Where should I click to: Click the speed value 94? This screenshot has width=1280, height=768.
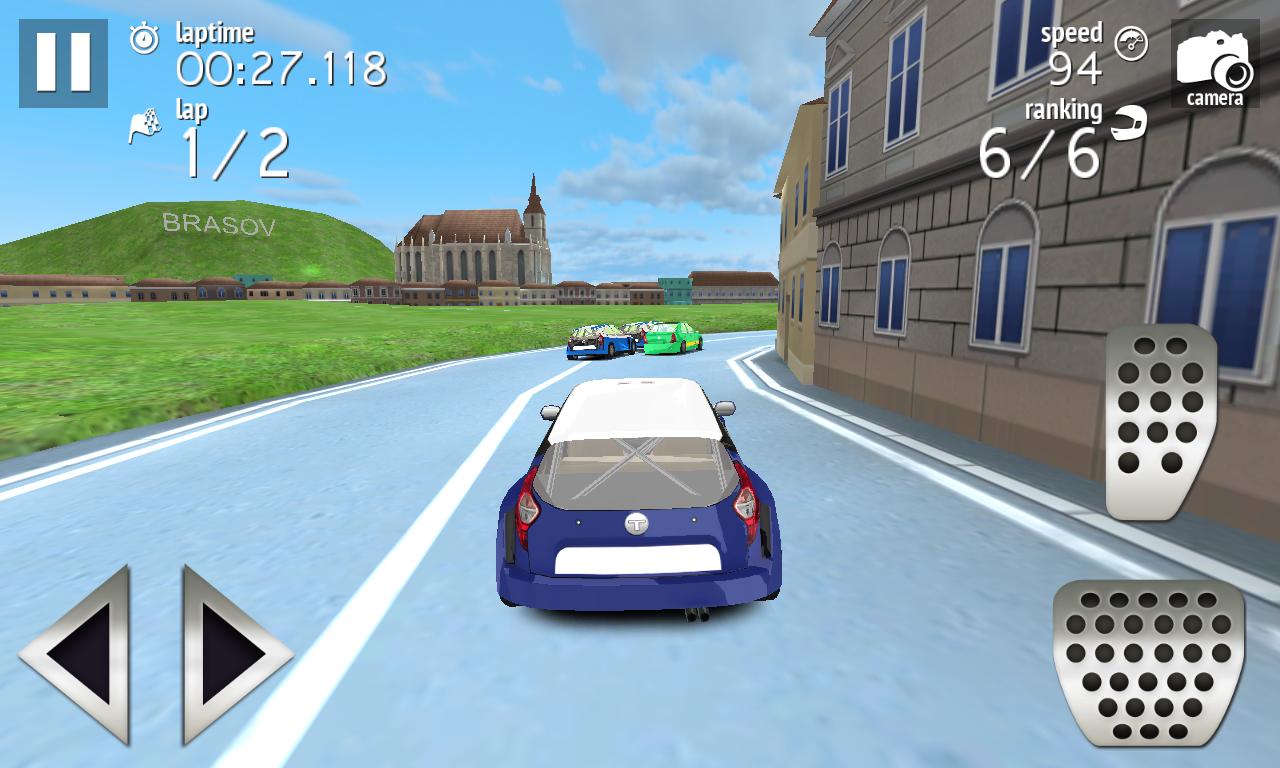tap(1074, 68)
